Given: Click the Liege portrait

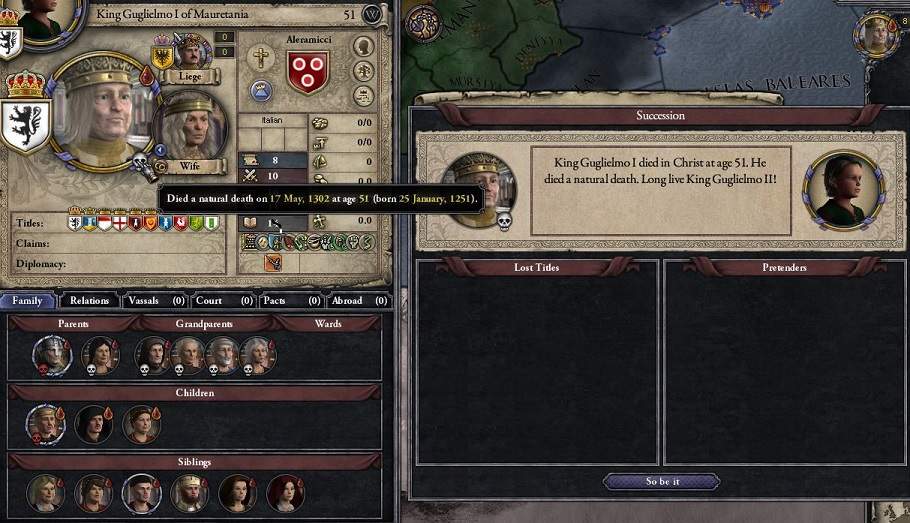Looking at the screenshot, I should [x=191, y=54].
